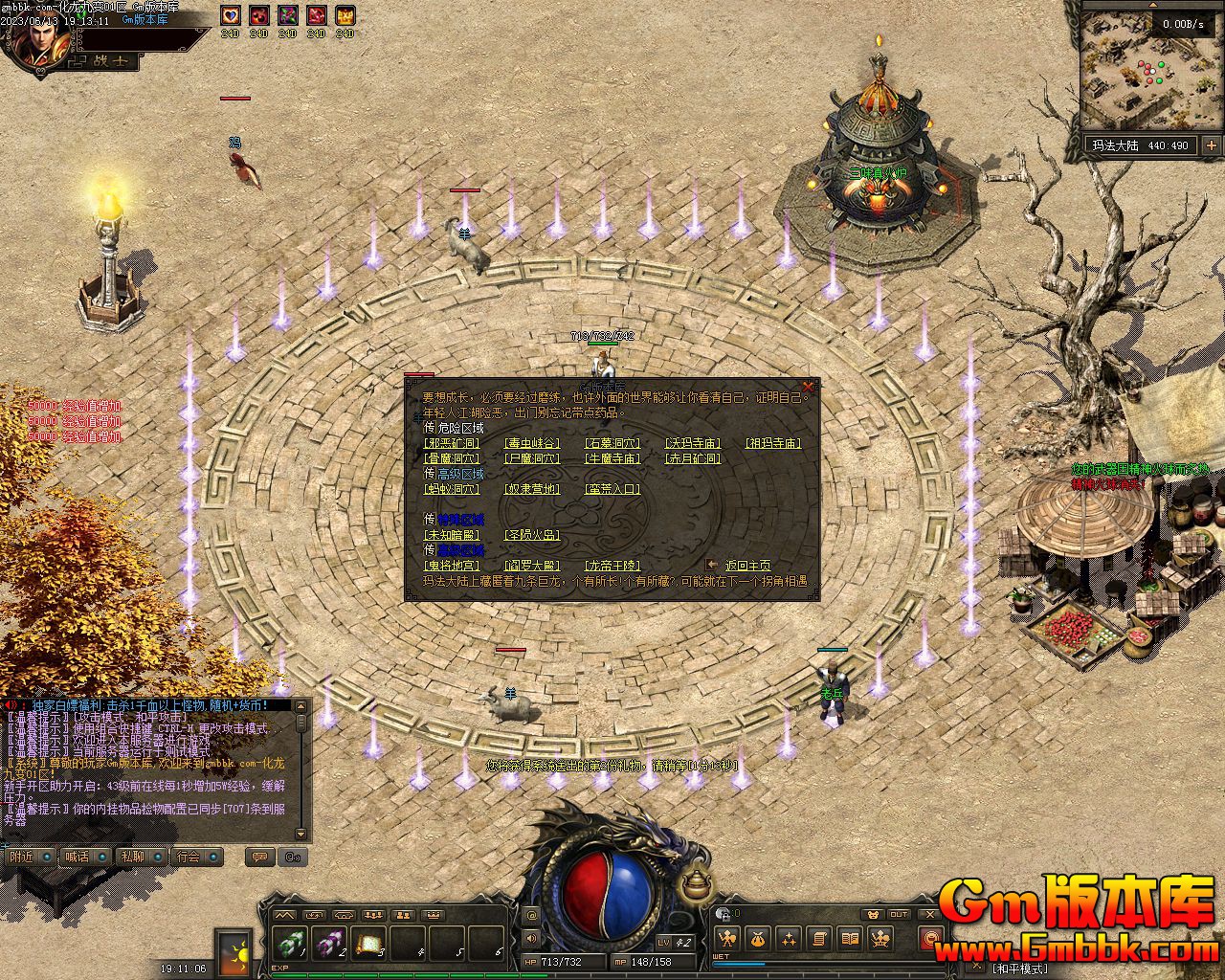The width and height of the screenshot is (1225, 980).
Task: Teleport to 邪恶矿洞 from the list
Action: click(x=452, y=443)
